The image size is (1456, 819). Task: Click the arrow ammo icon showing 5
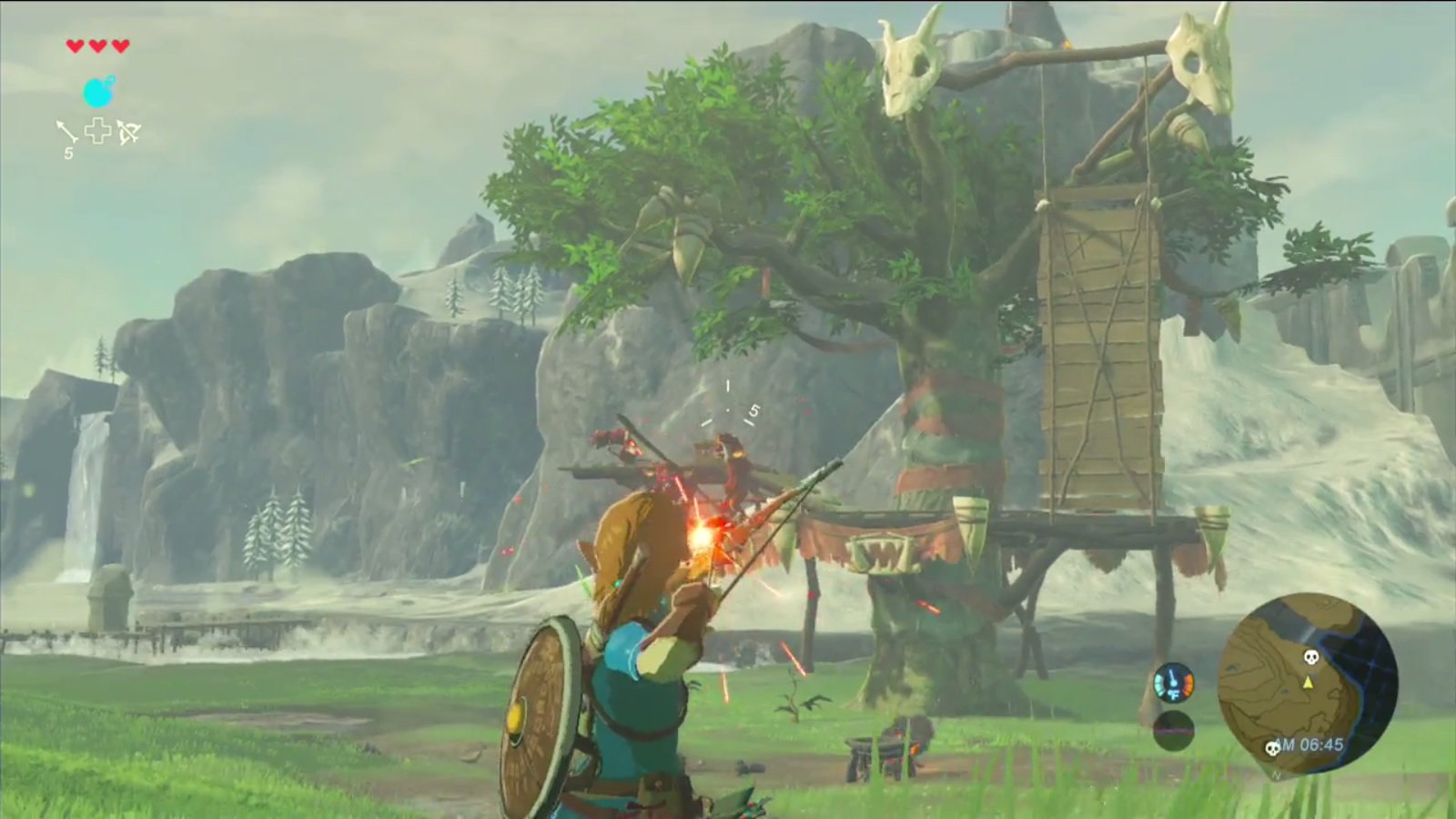click(x=66, y=132)
